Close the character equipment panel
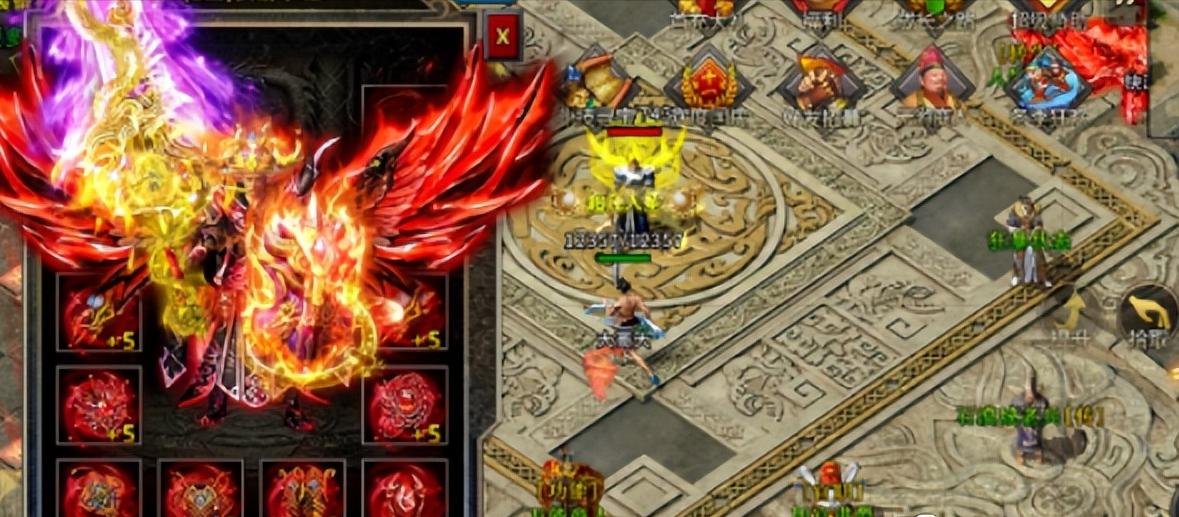 (x=502, y=38)
